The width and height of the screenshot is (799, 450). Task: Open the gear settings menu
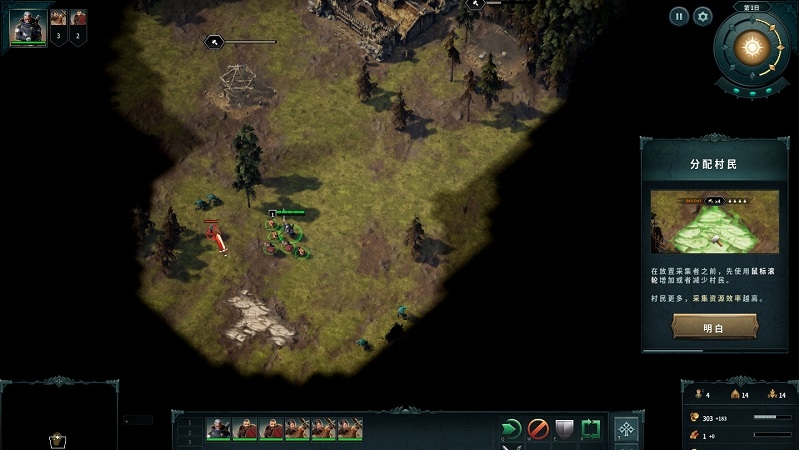pyautogui.click(x=703, y=16)
